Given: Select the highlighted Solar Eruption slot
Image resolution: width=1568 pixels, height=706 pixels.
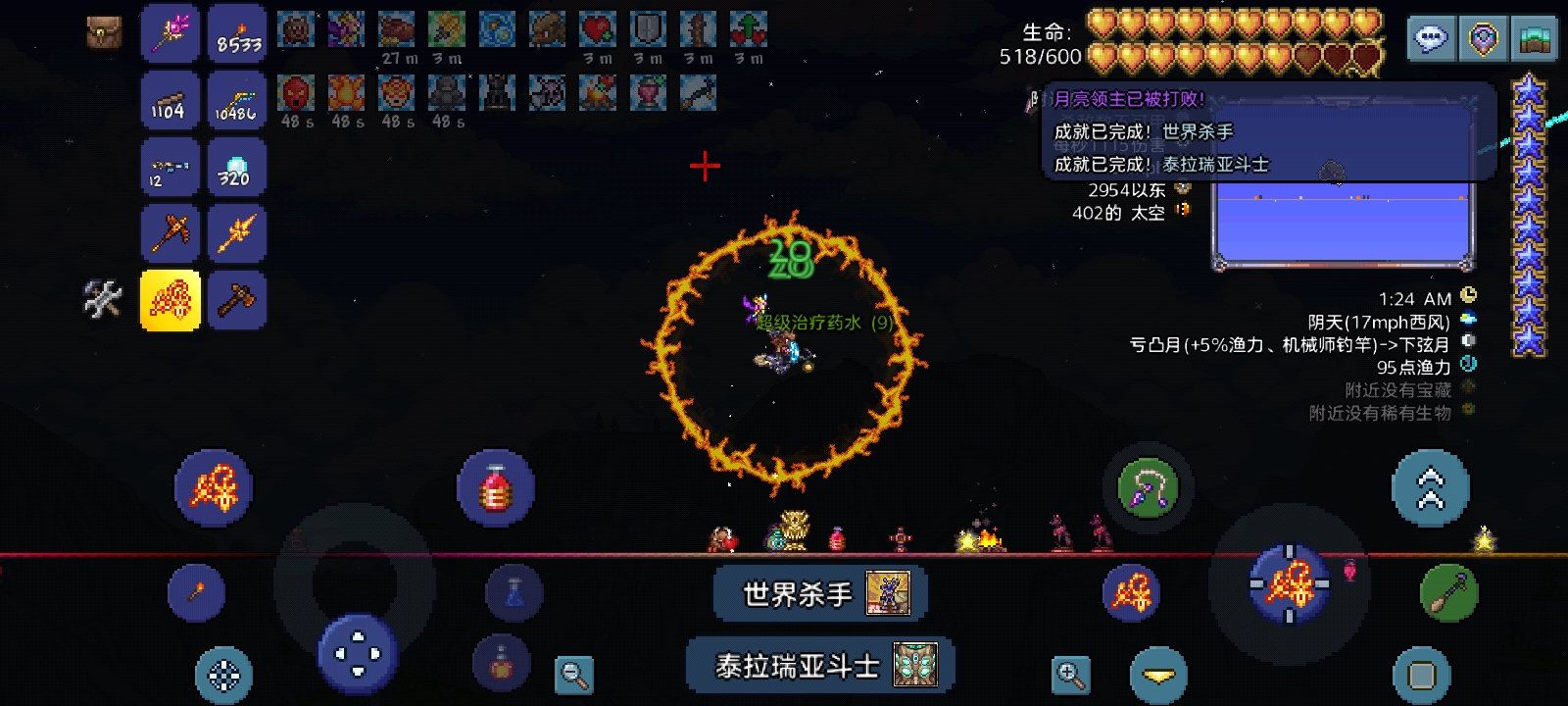Looking at the screenshot, I should coord(171,300).
